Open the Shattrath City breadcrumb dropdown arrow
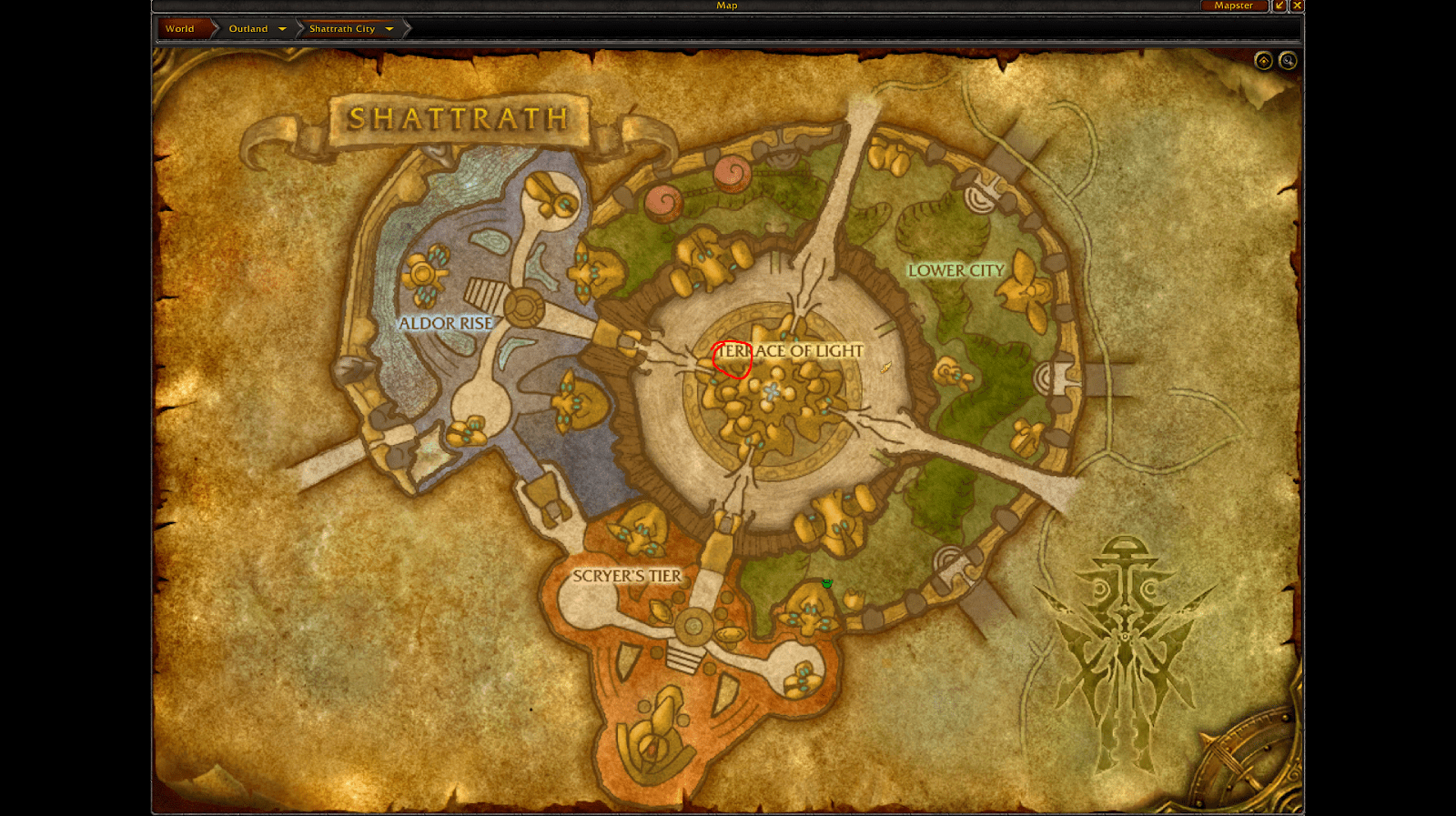This screenshot has height=816, width=1456. [389, 28]
